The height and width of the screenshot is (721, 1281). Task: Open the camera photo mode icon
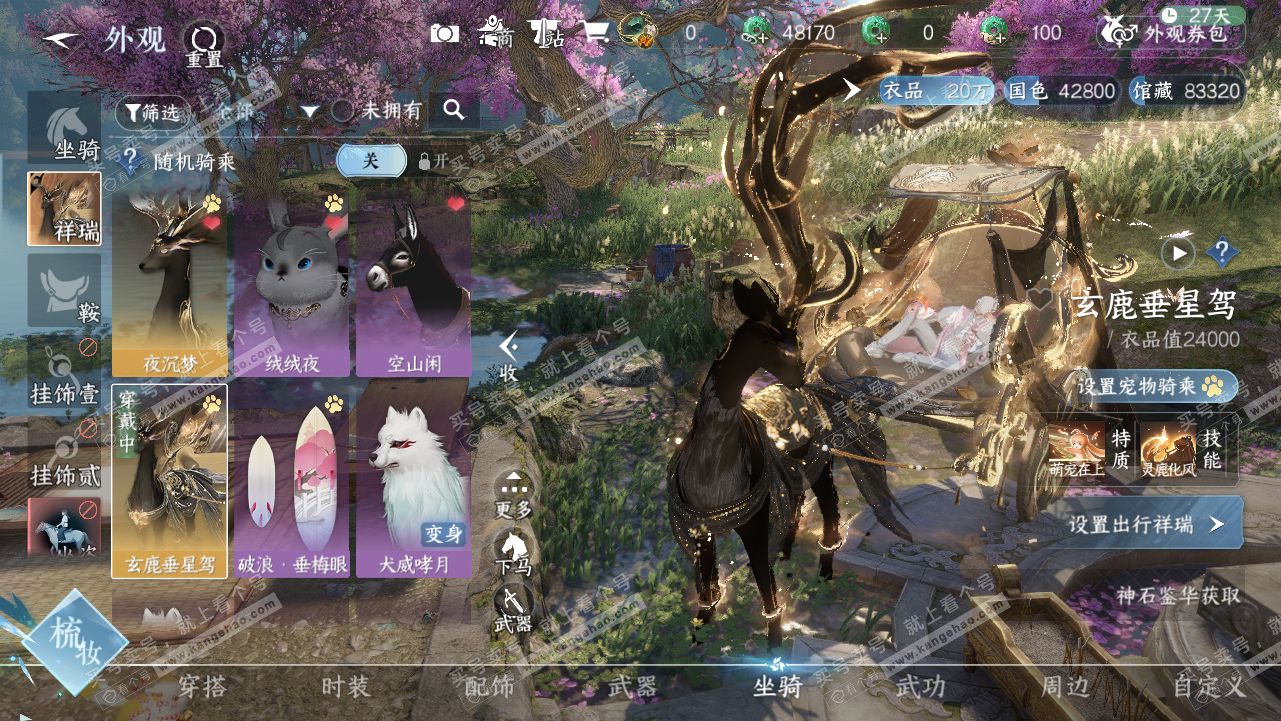pyautogui.click(x=444, y=33)
